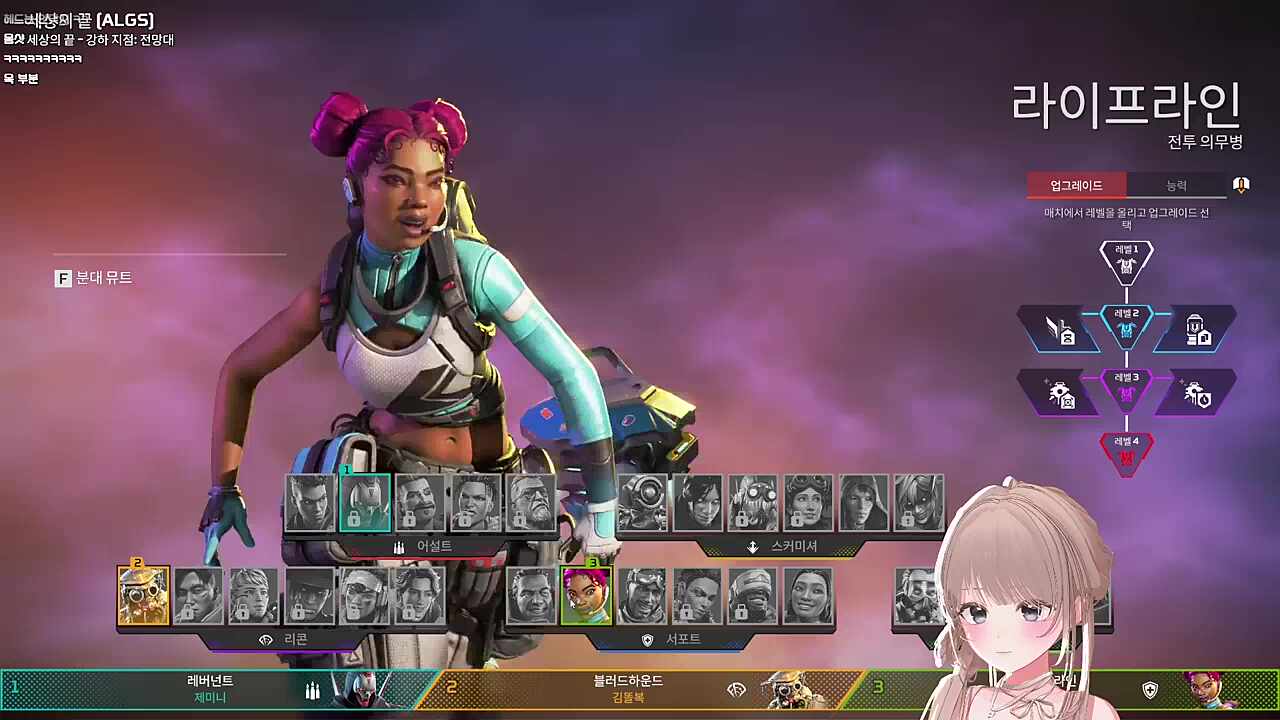Choose the level 3 upgrade with timer icon
Image resolution: width=1280 pixels, height=720 pixels.
1195,393
